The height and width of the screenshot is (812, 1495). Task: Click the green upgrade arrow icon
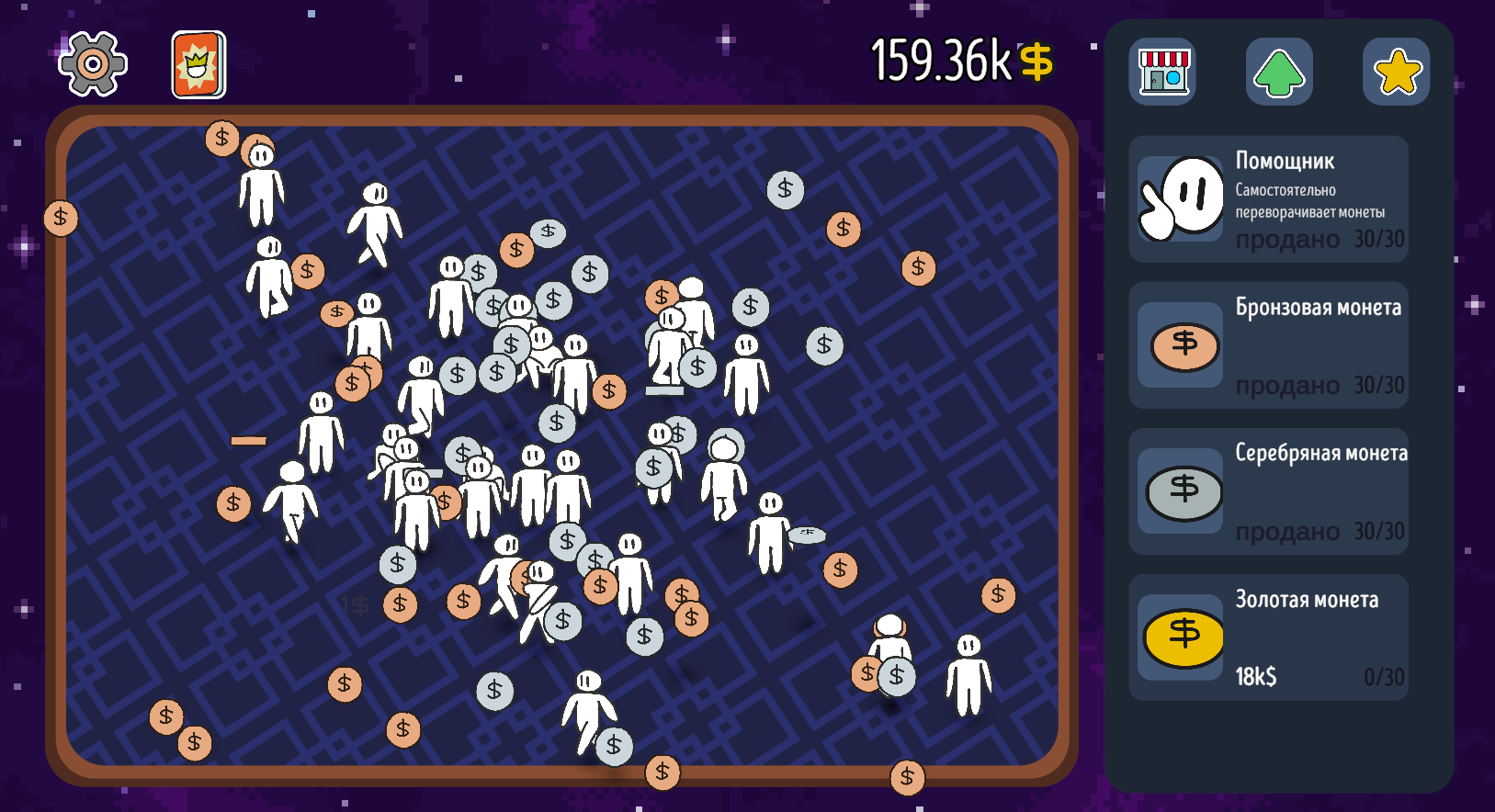1279,70
